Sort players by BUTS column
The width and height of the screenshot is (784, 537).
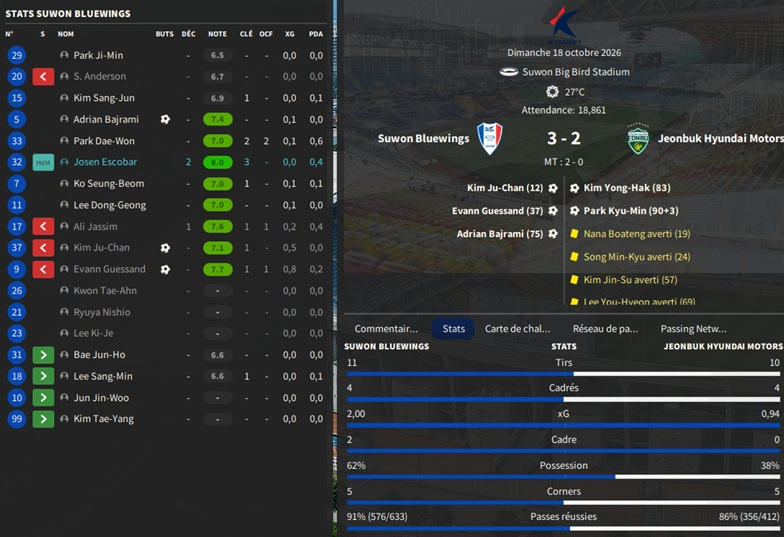164,34
